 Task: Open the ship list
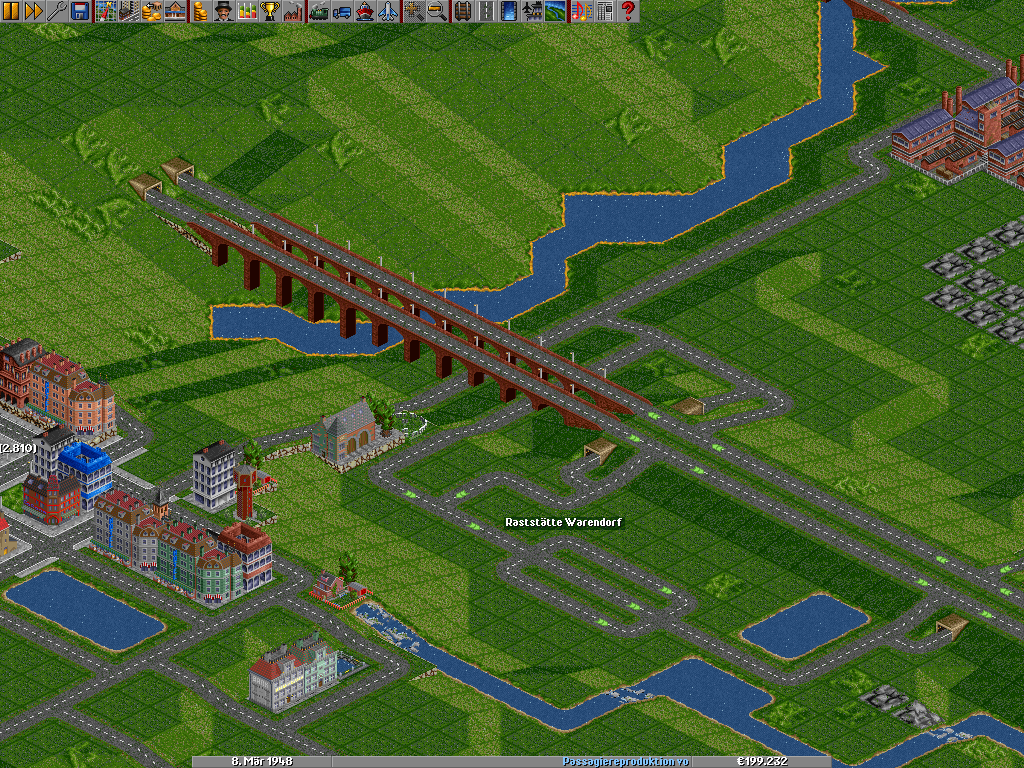point(365,11)
